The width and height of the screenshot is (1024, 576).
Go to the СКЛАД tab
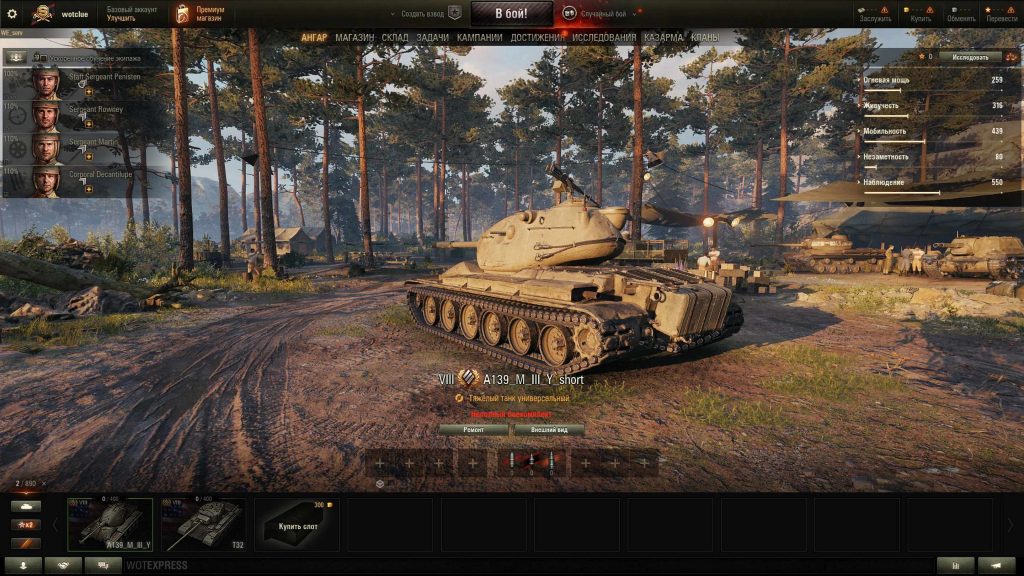click(395, 38)
